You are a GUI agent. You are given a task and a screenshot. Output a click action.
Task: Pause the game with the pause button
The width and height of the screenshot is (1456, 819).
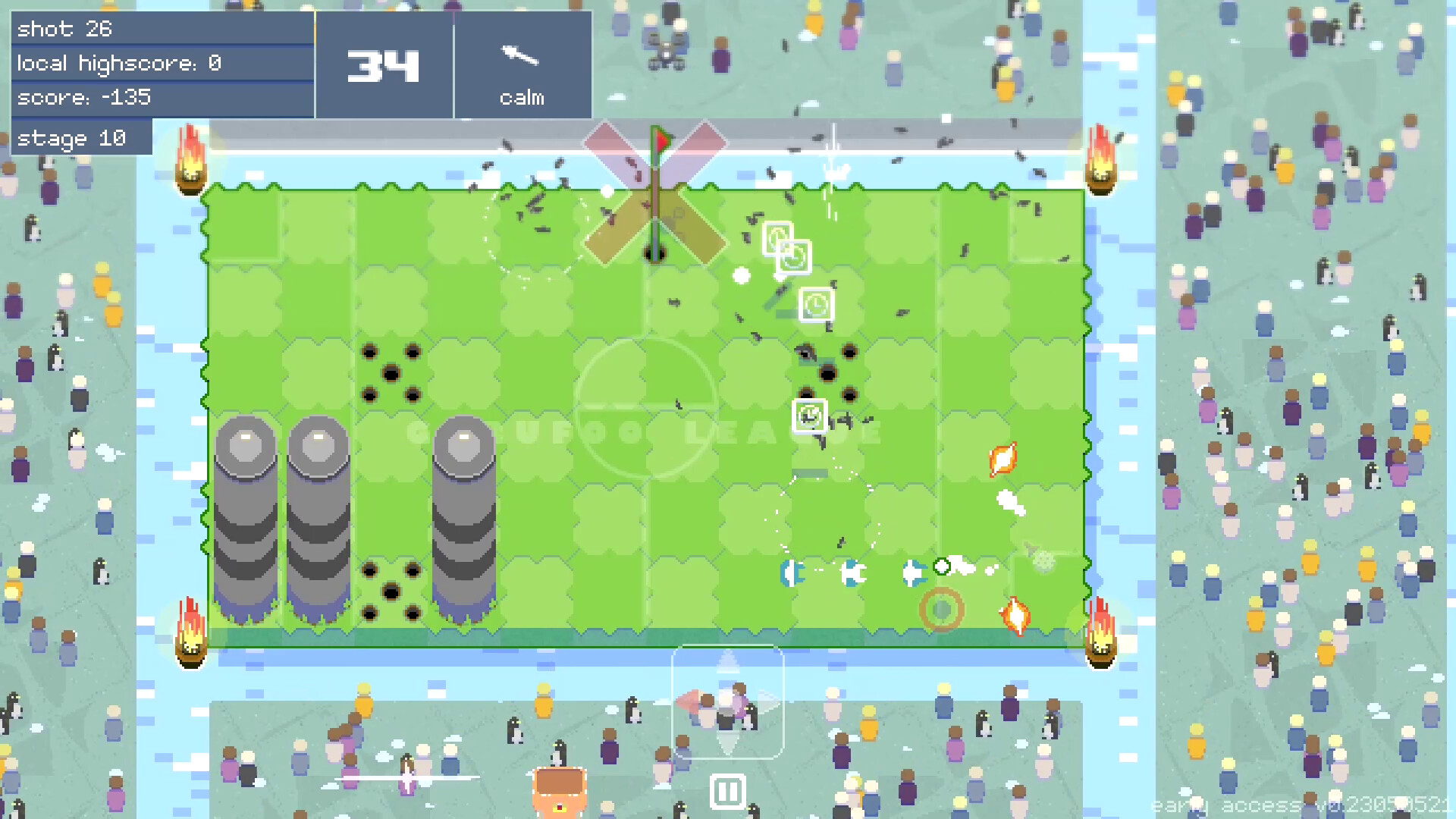(728, 790)
